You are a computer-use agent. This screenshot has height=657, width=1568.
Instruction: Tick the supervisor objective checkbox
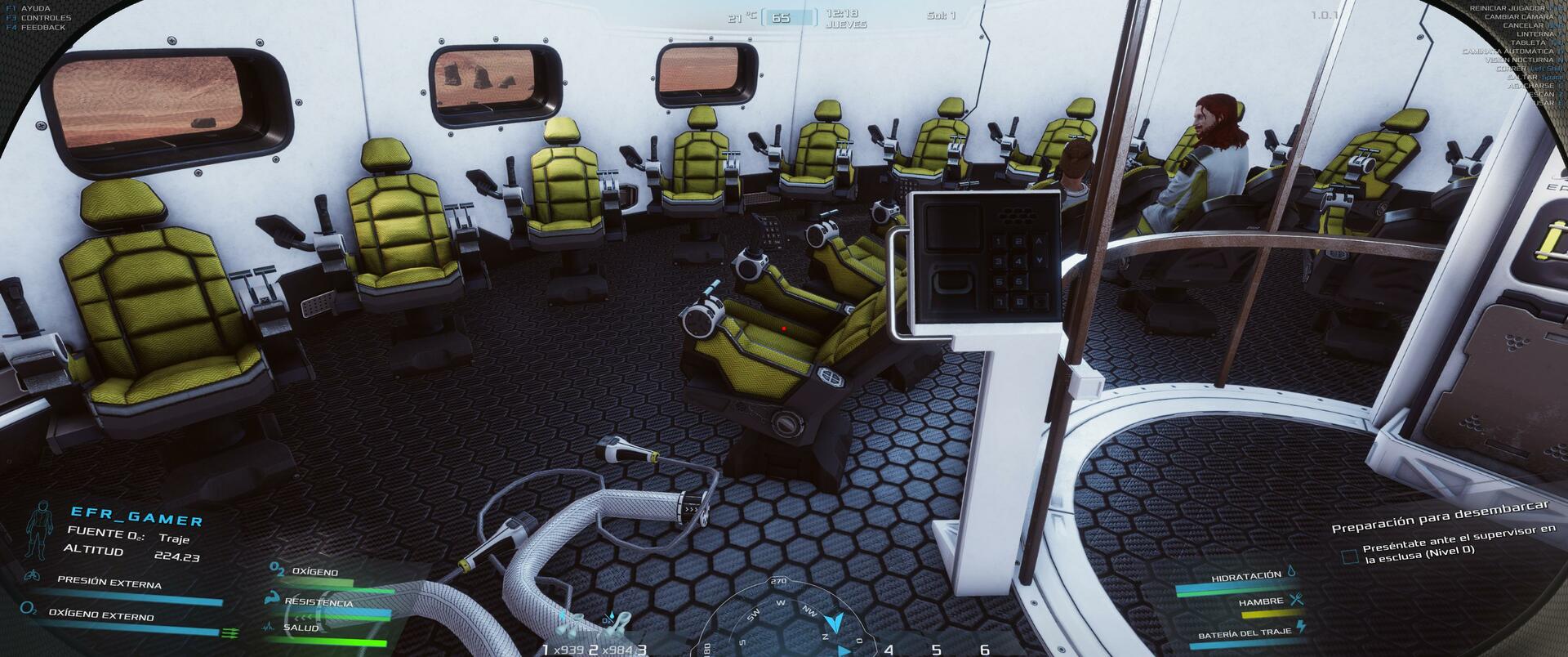pyautogui.click(x=1350, y=556)
